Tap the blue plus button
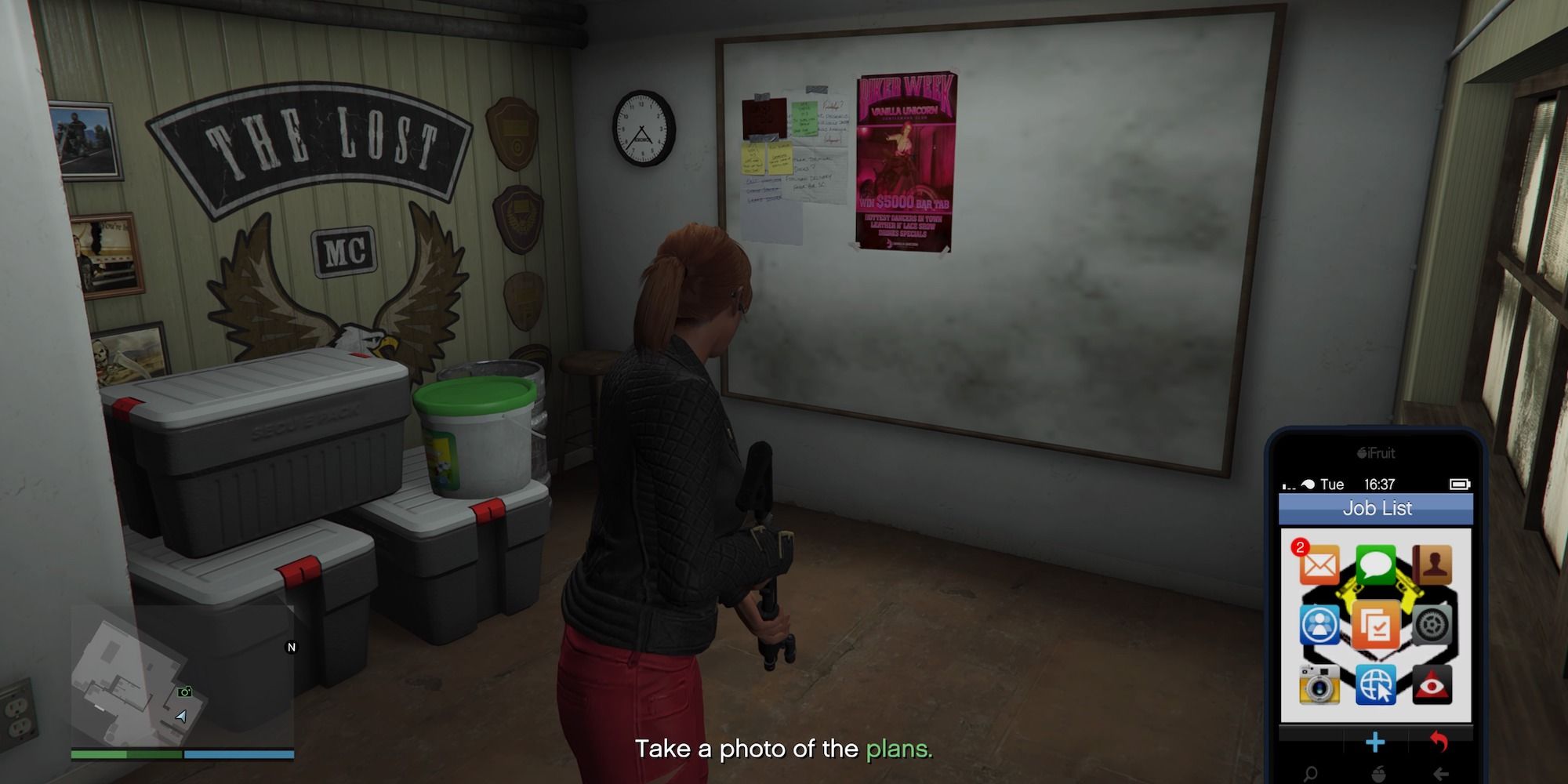 coord(1375,742)
